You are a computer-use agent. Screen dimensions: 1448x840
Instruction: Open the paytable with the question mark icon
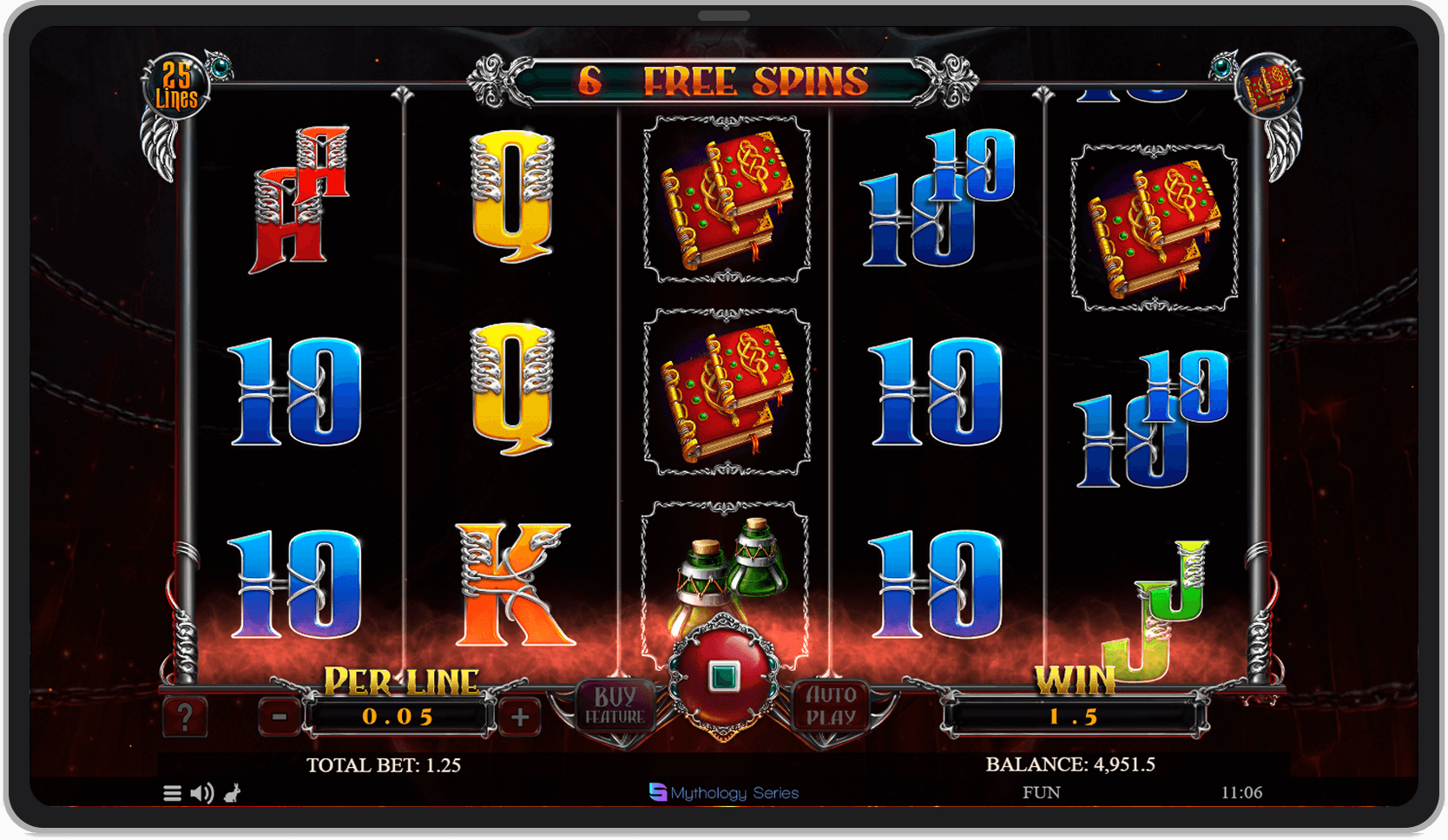186,717
